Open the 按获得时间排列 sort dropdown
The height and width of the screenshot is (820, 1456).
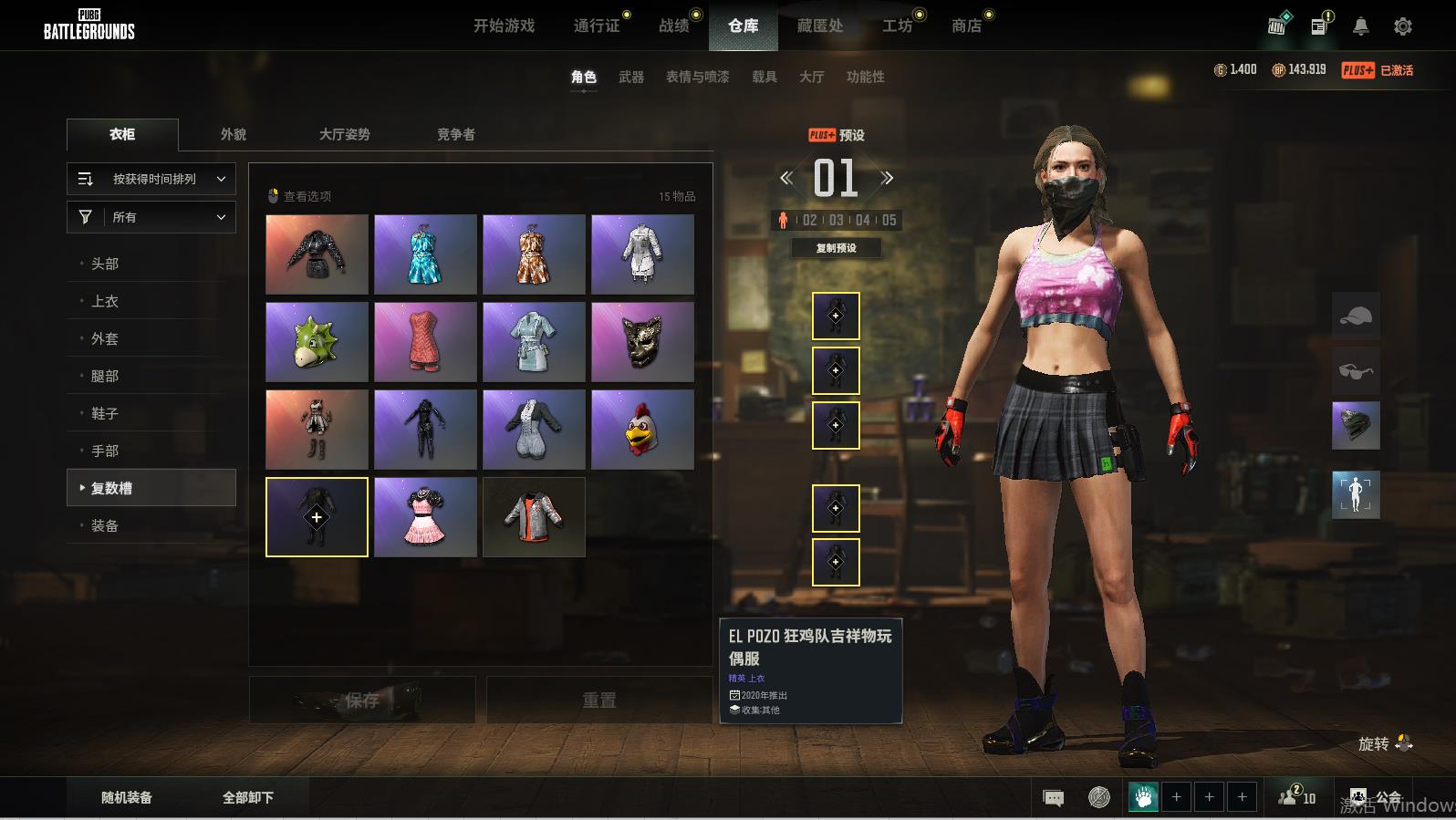[x=151, y=179]
